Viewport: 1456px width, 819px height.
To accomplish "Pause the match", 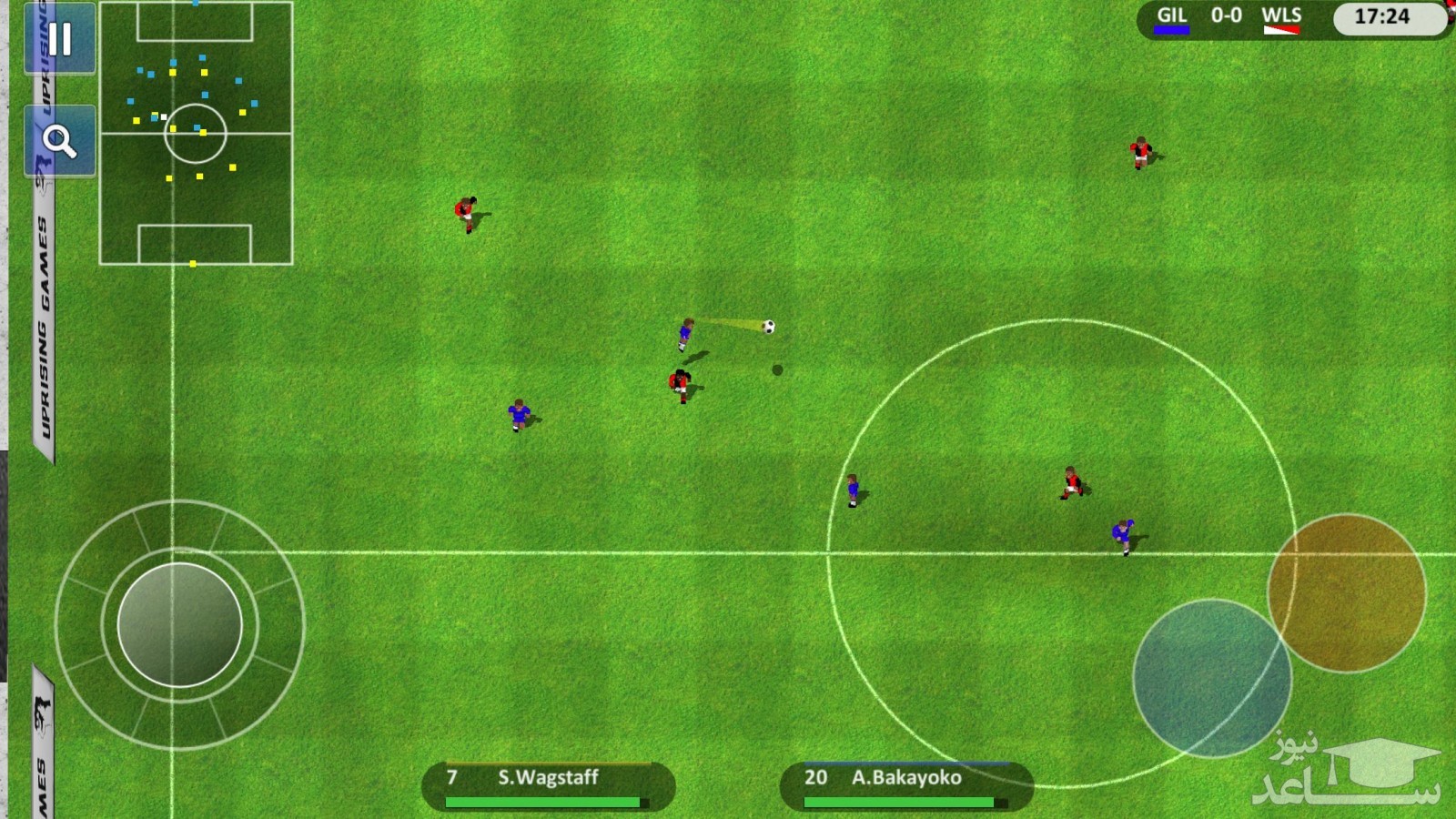I will coord(60,39).
